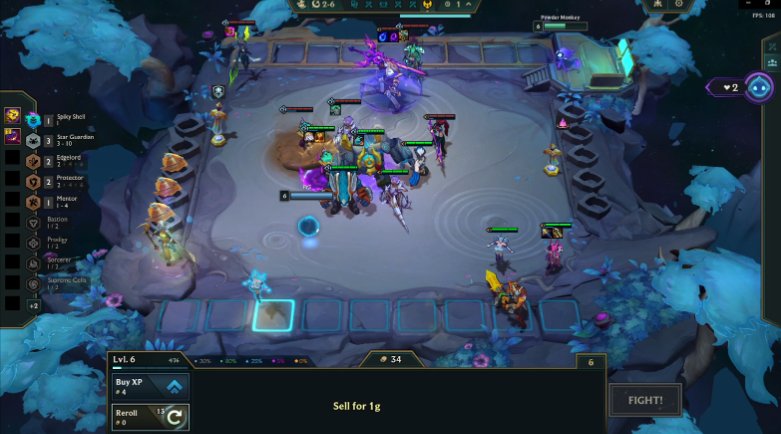The width and height of the screenshot is (781, 434).
Task: Click the gold counter showing 34
Action: pos(390,360)
